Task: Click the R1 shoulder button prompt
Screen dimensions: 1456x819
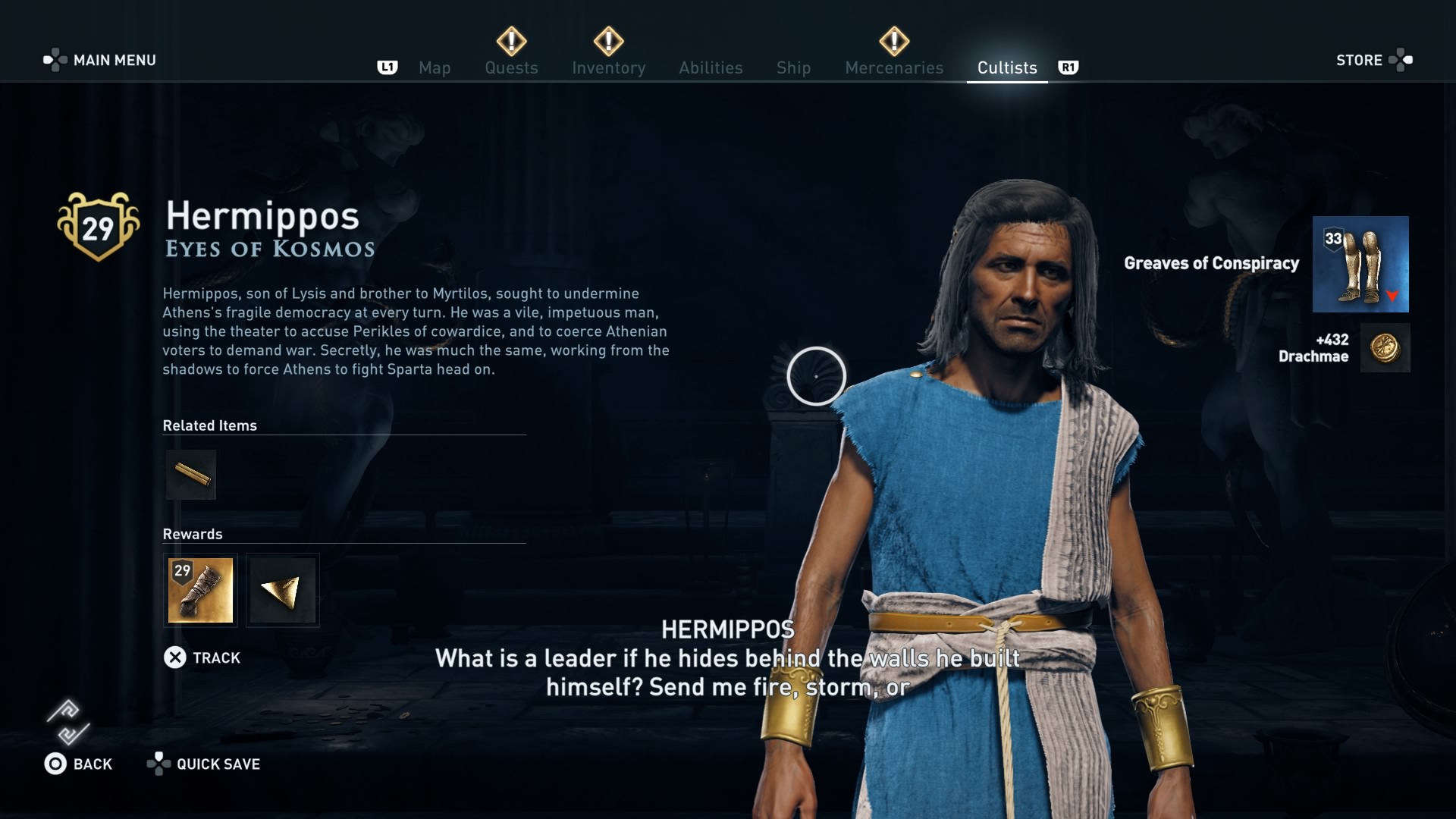Action: (1068, 67)
